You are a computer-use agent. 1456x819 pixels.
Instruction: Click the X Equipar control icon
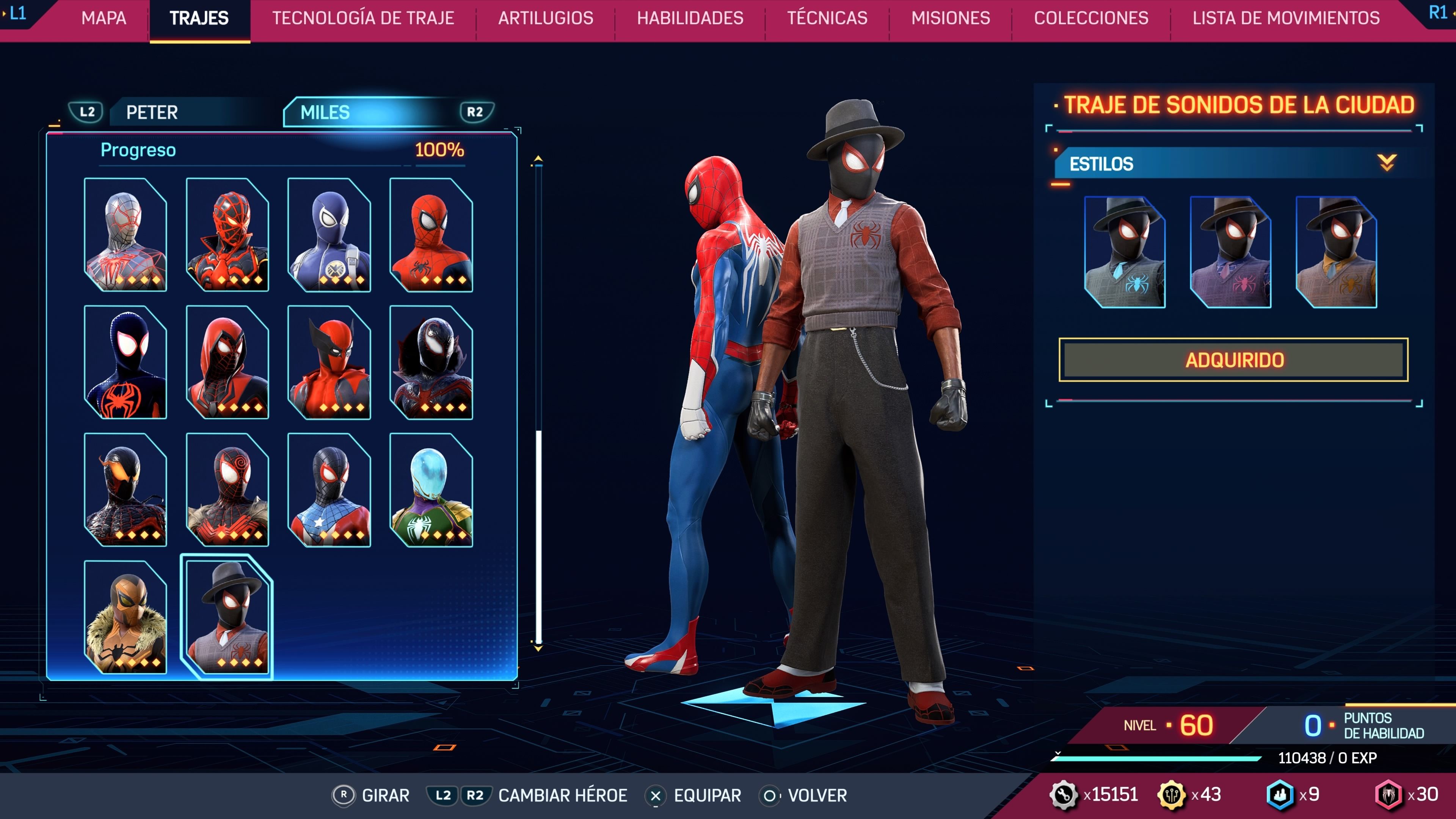click(x=656, y=795)
